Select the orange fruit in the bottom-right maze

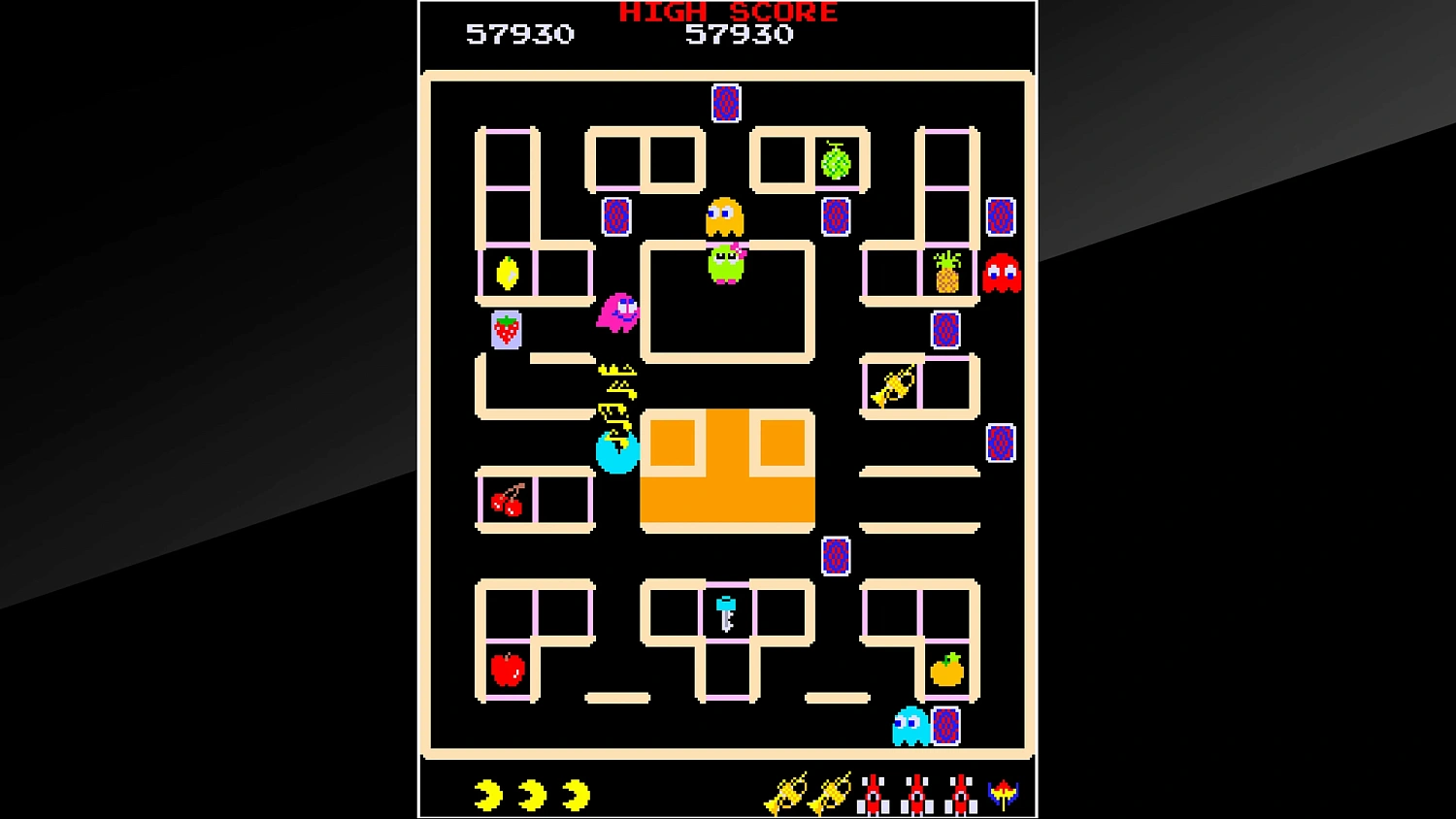point(944,669)
